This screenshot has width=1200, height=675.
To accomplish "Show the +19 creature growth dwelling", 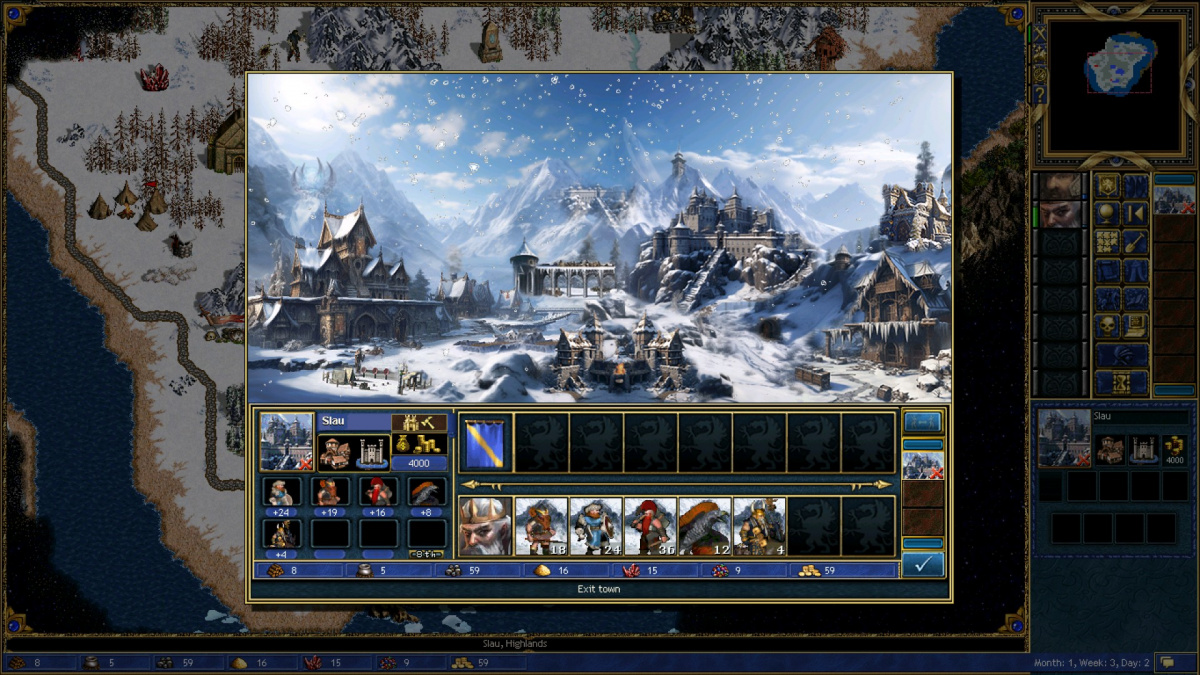I will click(330, 492).
